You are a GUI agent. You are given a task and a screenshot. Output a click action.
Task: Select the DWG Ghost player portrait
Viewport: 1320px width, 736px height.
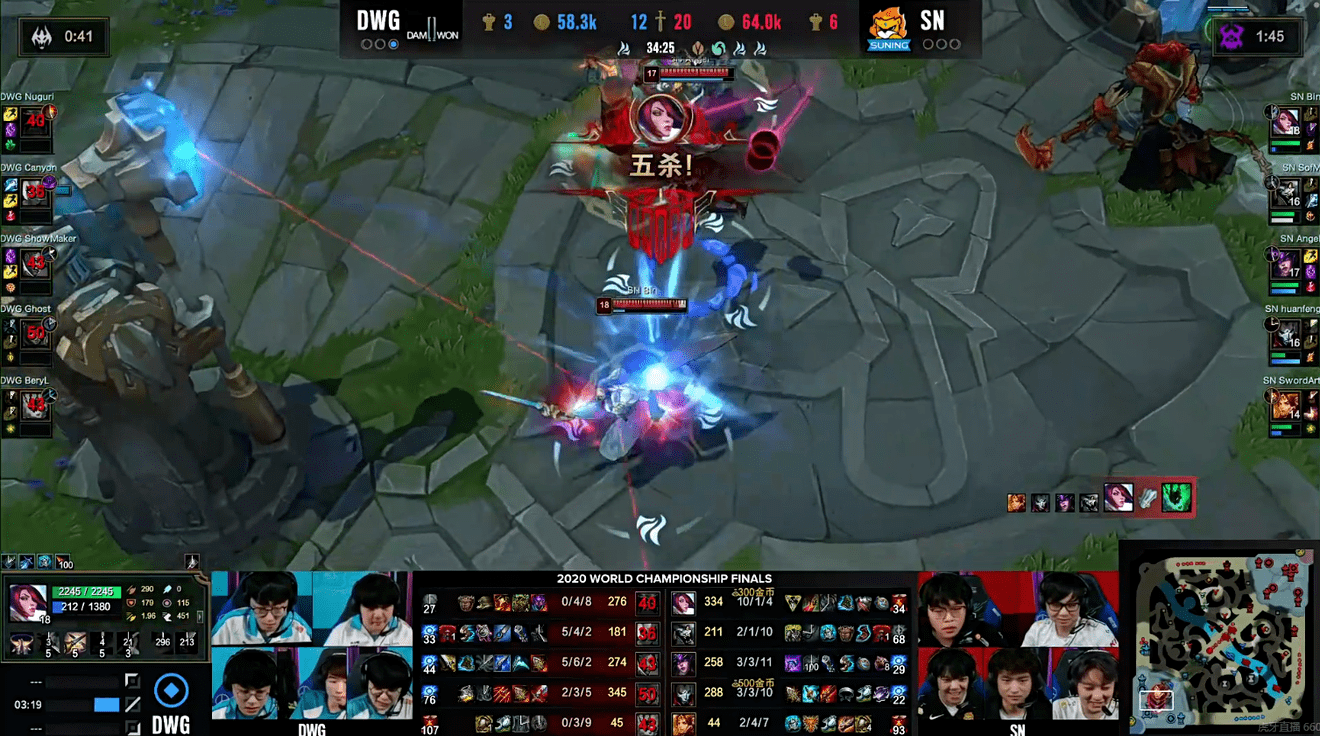pos(35,334)
